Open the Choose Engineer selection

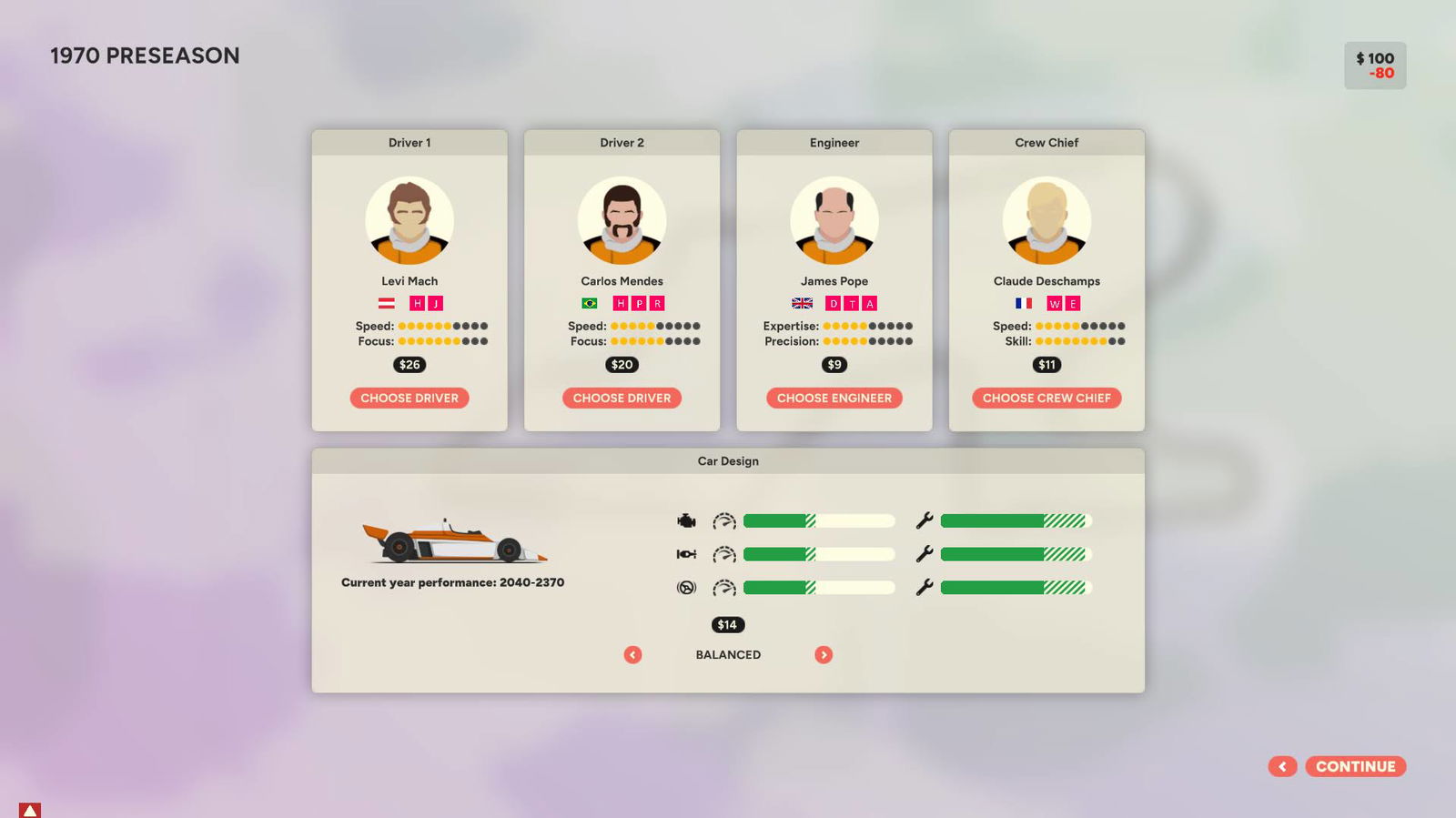pyautogui.click(x=834, y=398)
